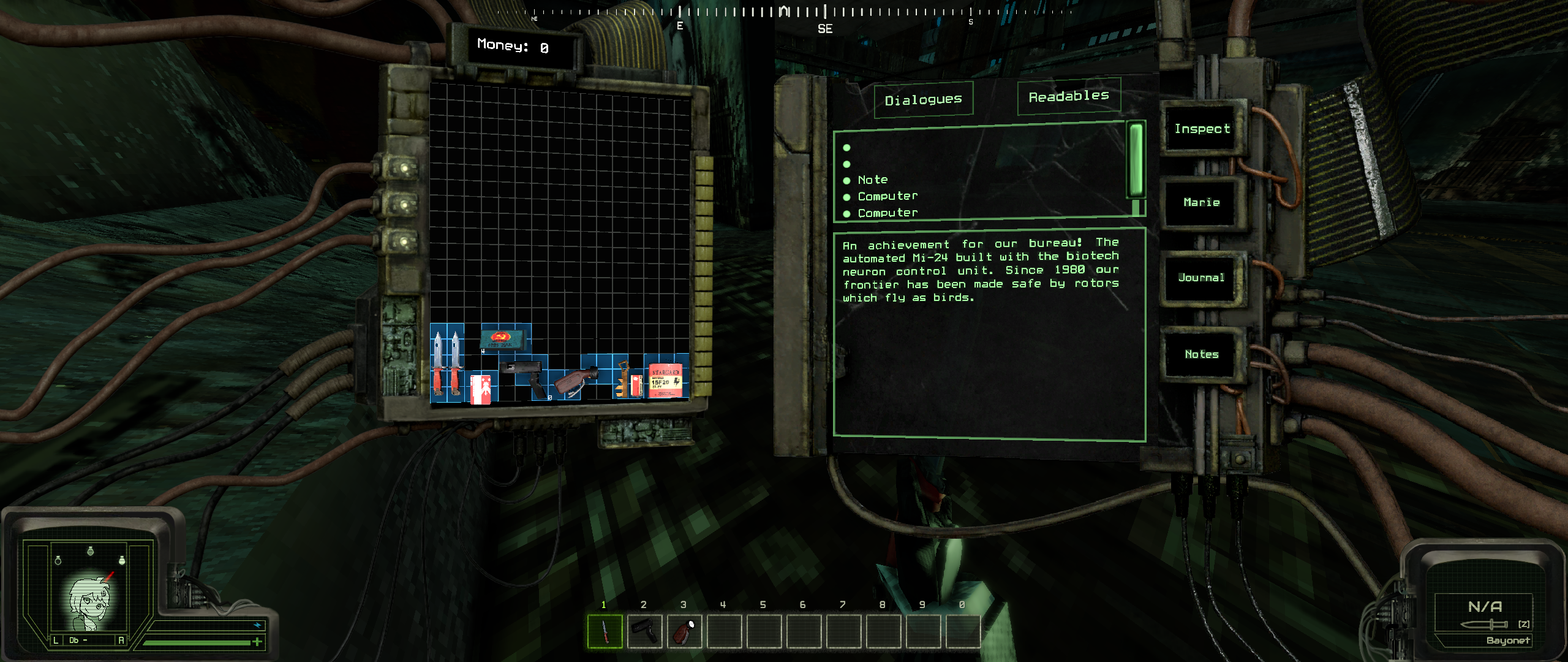Pick the golden jagged tool item
The height and width of the screenshot is (662, 1568).
[x=621, y=379]
